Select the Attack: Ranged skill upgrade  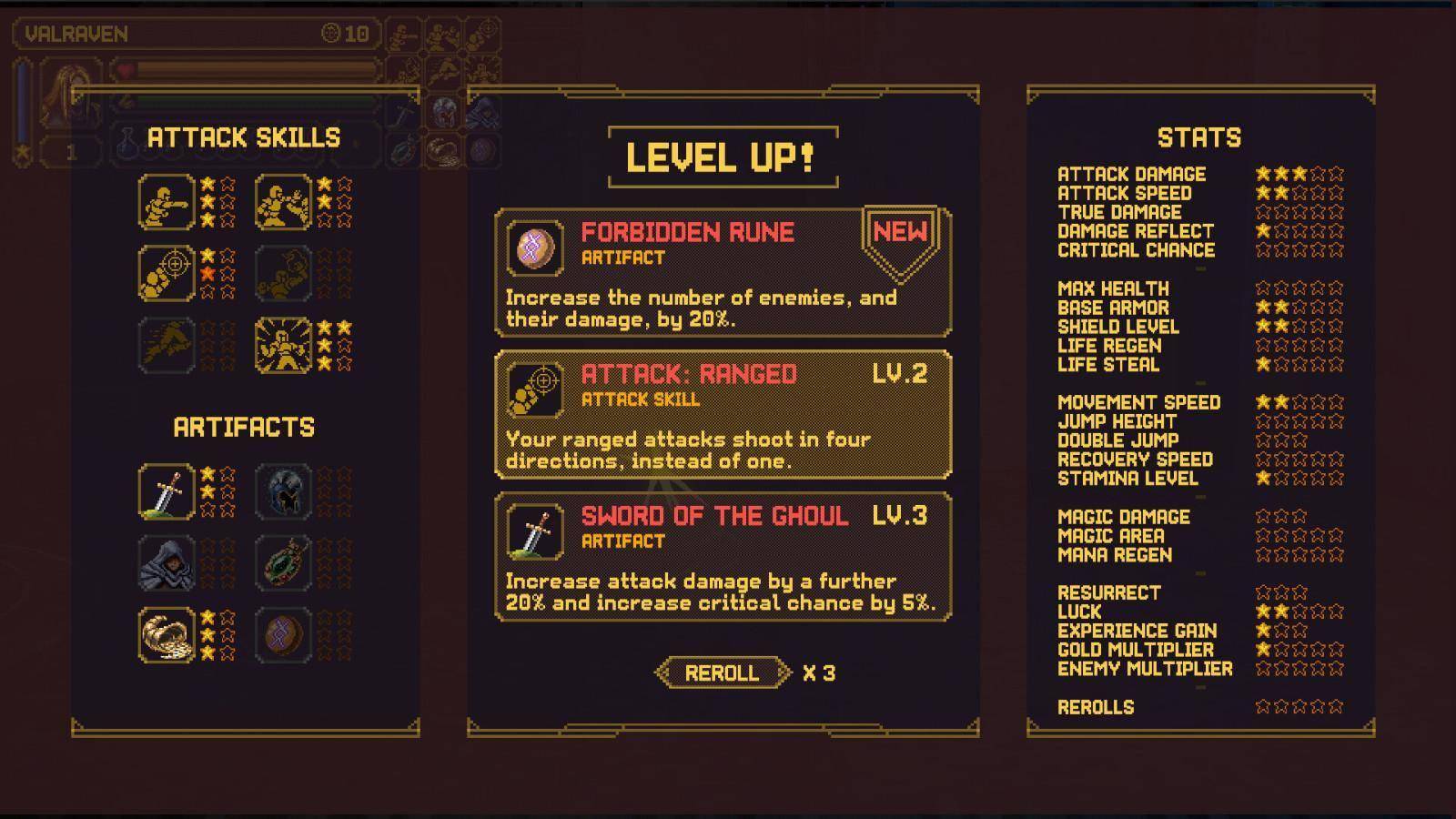tap(723, 414)
